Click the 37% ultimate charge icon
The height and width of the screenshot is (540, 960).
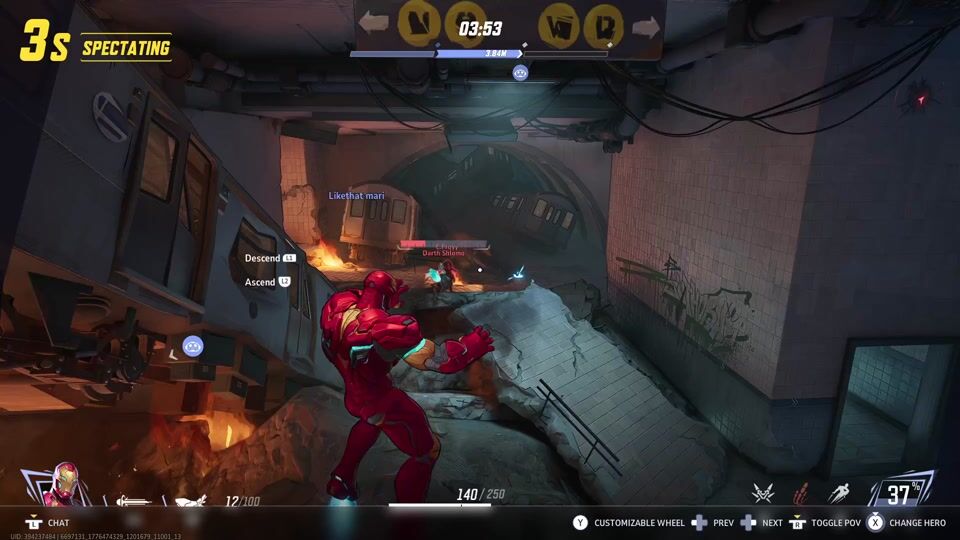tap(903, 492)
